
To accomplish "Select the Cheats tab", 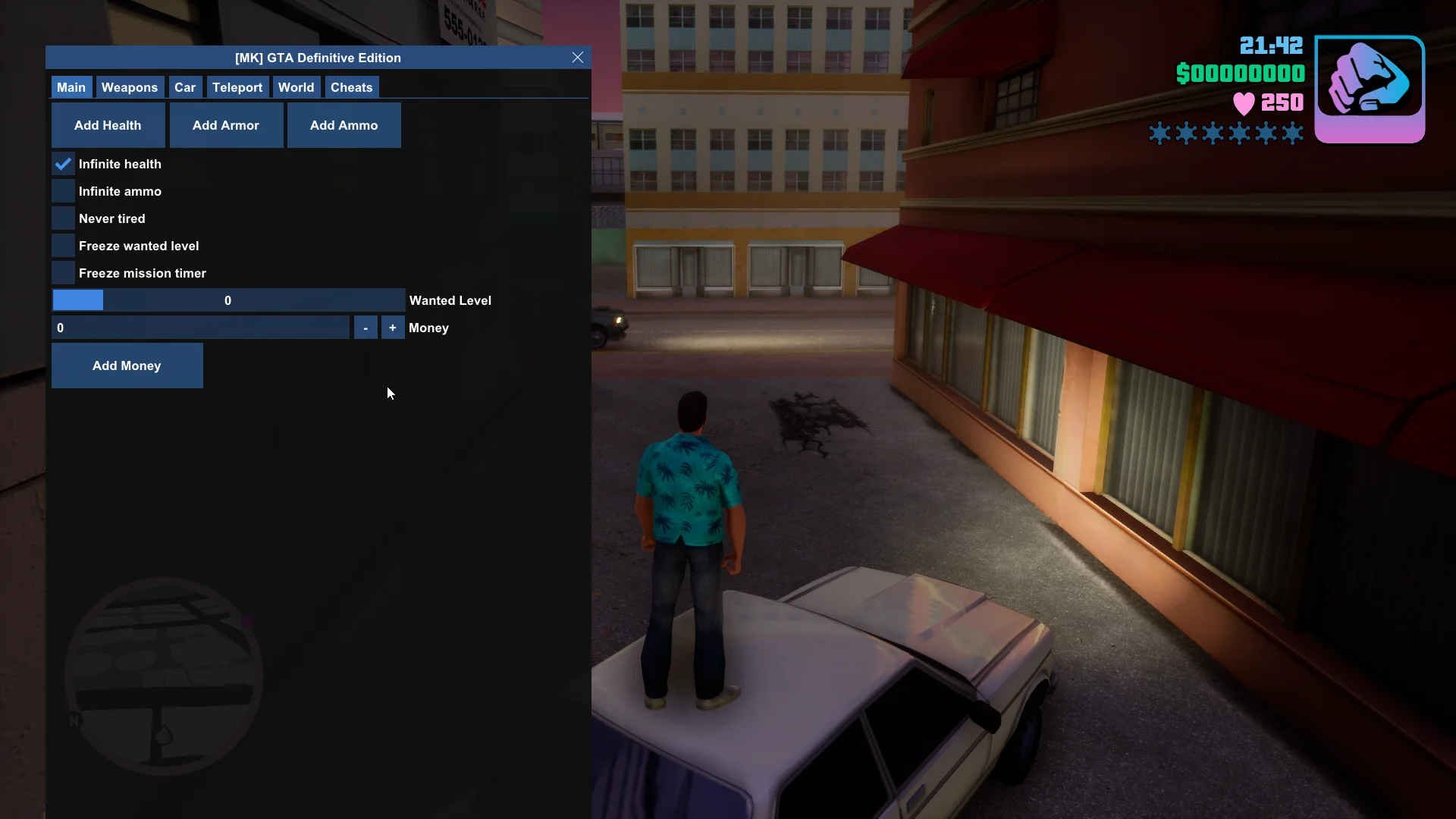I will tap(351, 87).
